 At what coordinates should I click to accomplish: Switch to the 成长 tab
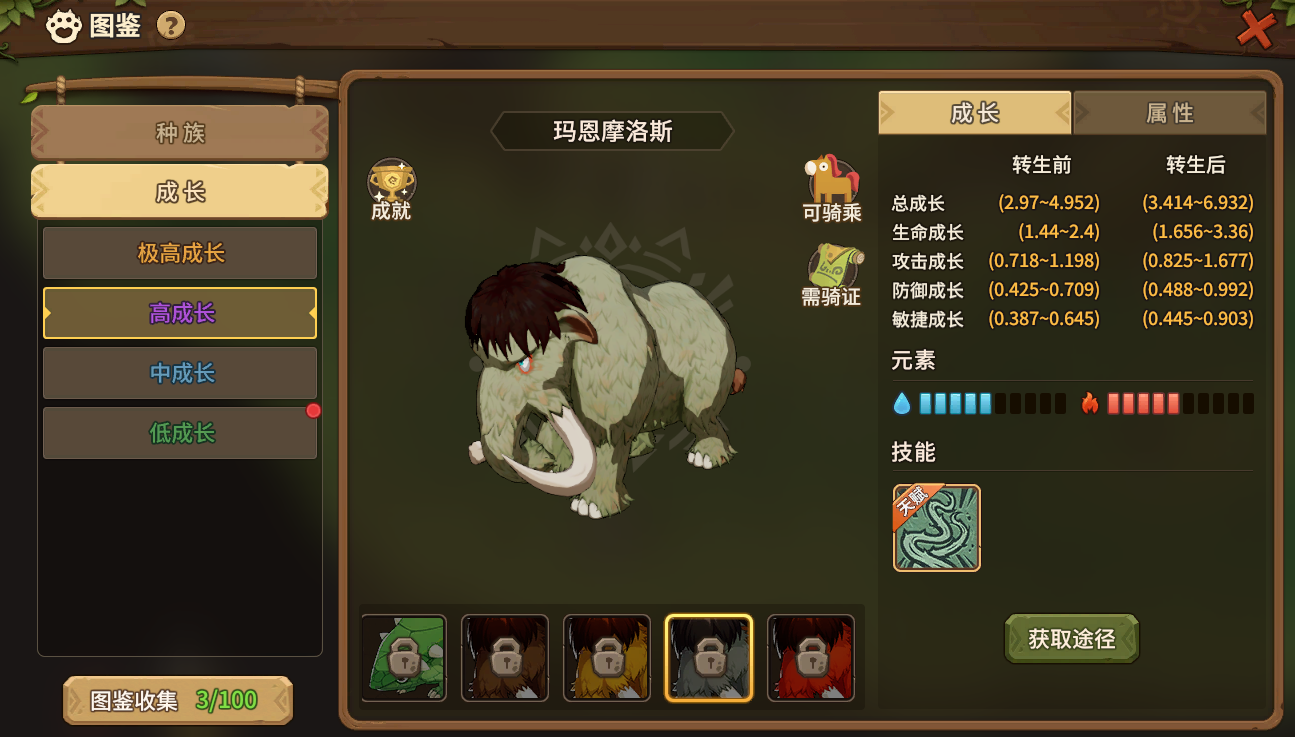[974, 113]
